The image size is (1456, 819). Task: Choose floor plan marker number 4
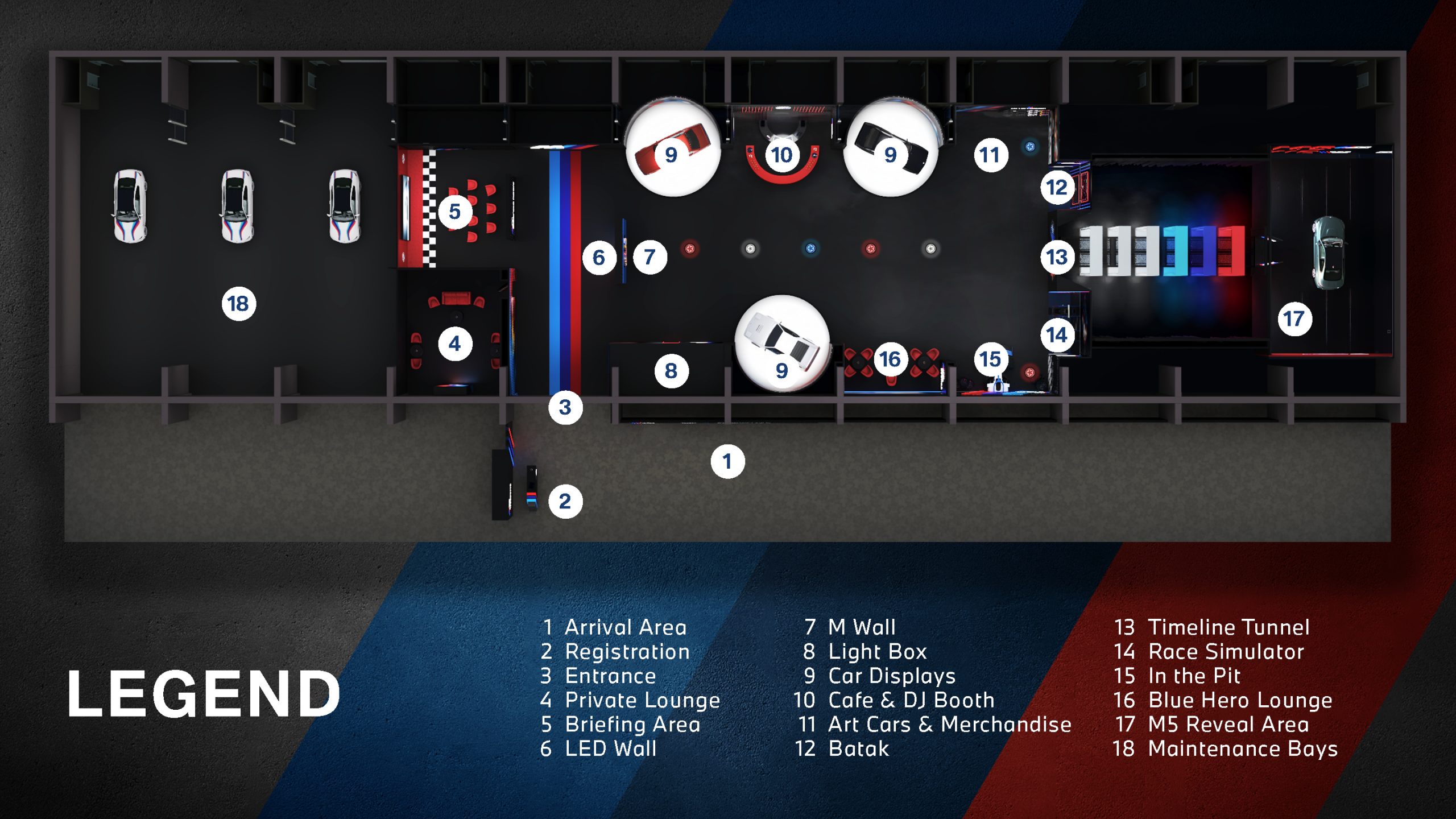455,344
